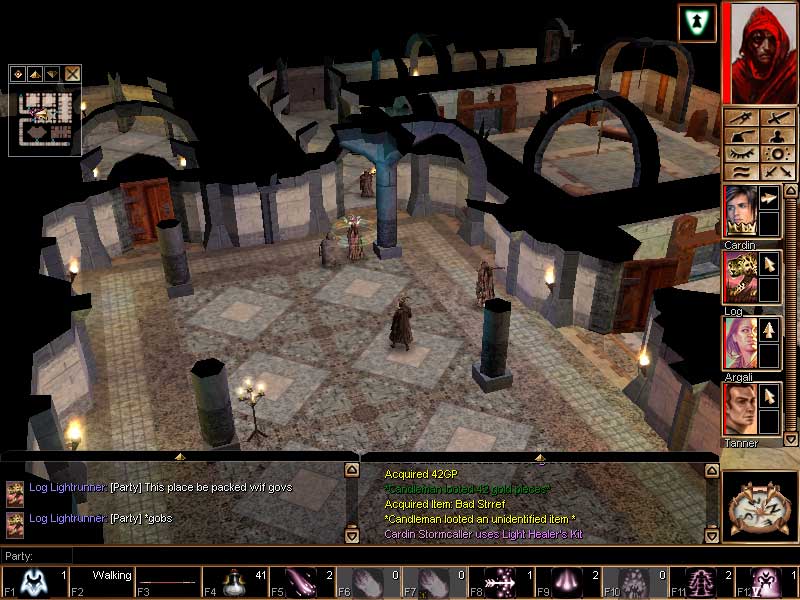Click the minimap display
The width and height of the screenshot is (800, 600).
click(x=44, y=117)
